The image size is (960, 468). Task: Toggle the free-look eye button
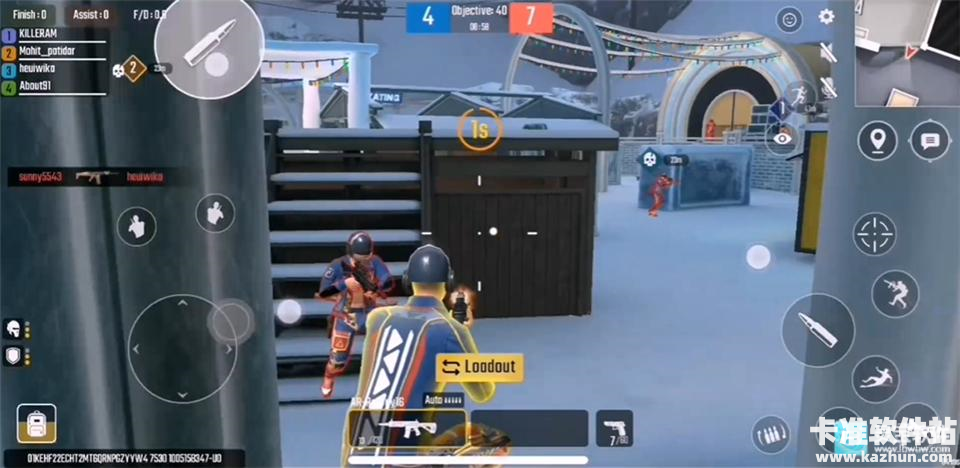point(783,140)
